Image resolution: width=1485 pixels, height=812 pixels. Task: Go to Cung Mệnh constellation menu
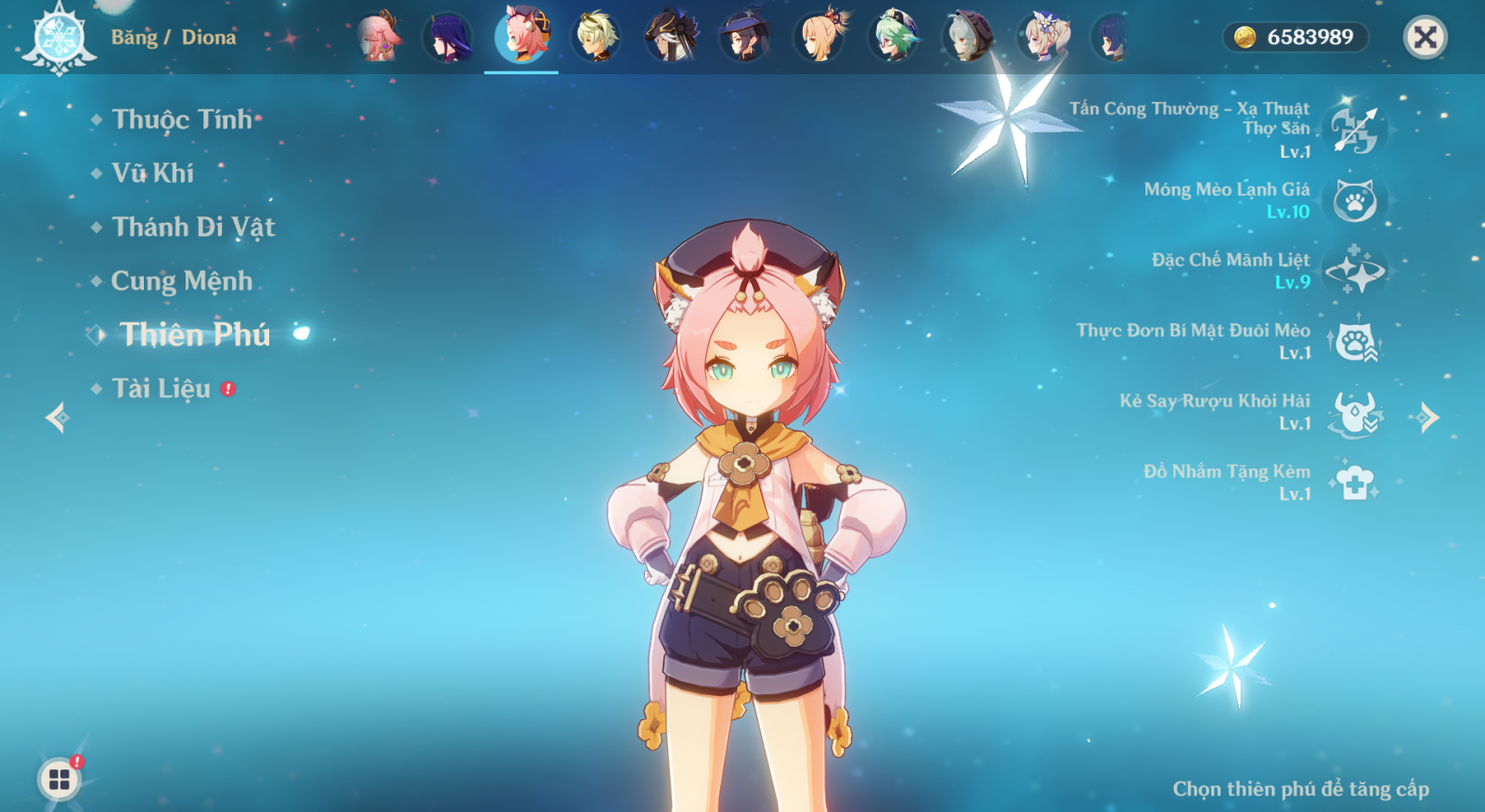pyautogui.click(x=182, y=281)
